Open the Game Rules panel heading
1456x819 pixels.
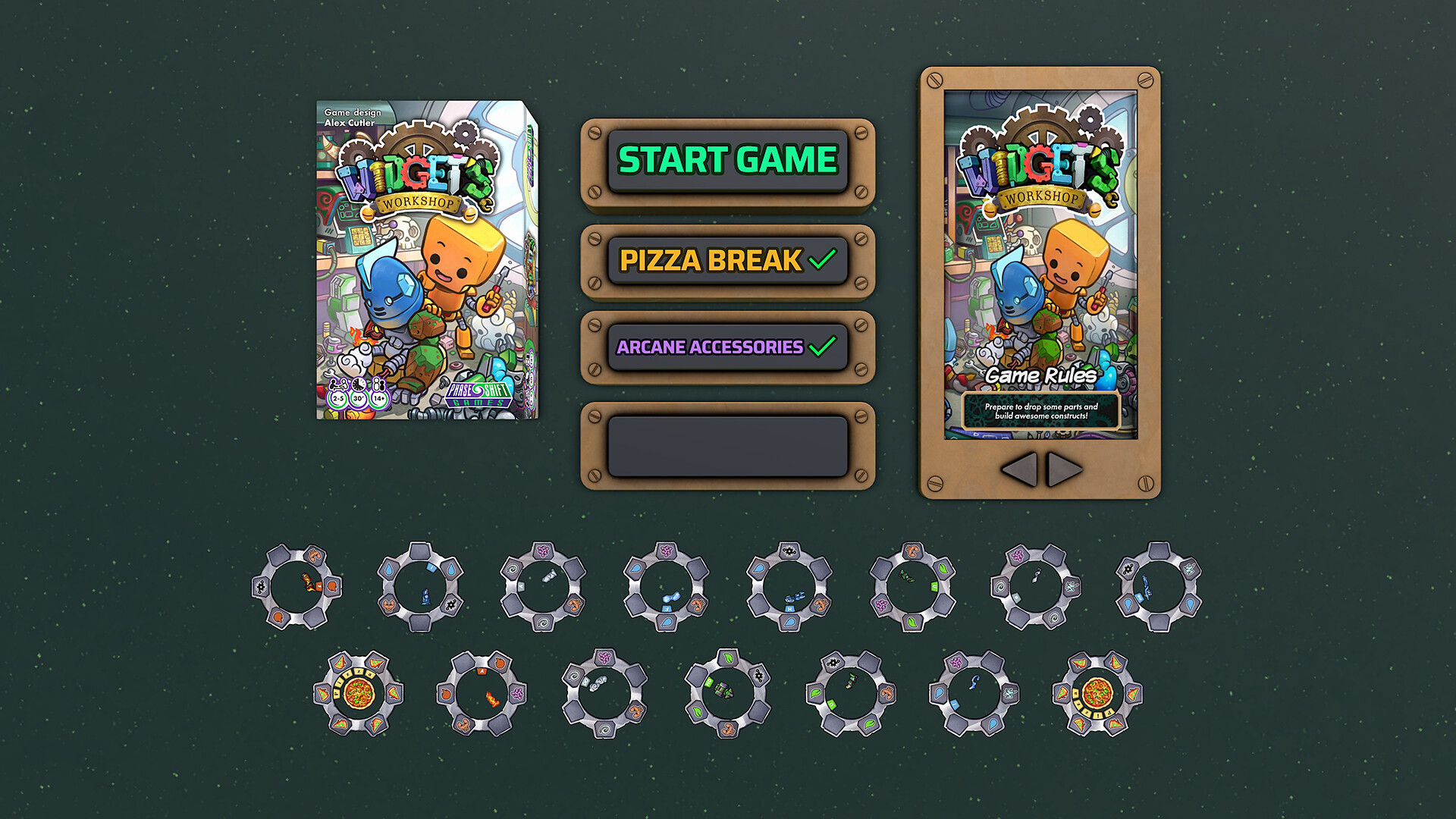click(x=1041, y=375)
